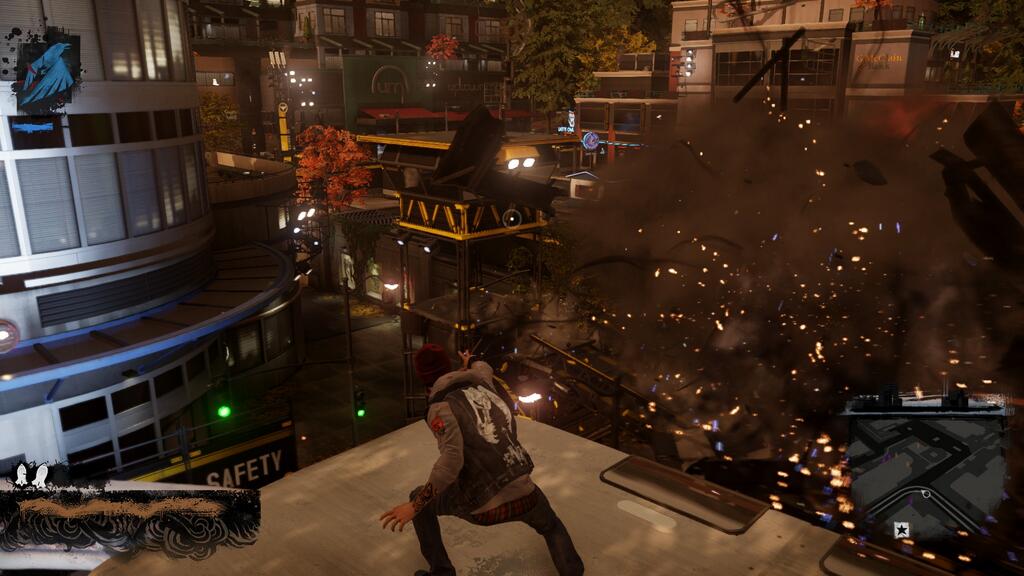Click the blue bird karma emblem

point(46,72)
